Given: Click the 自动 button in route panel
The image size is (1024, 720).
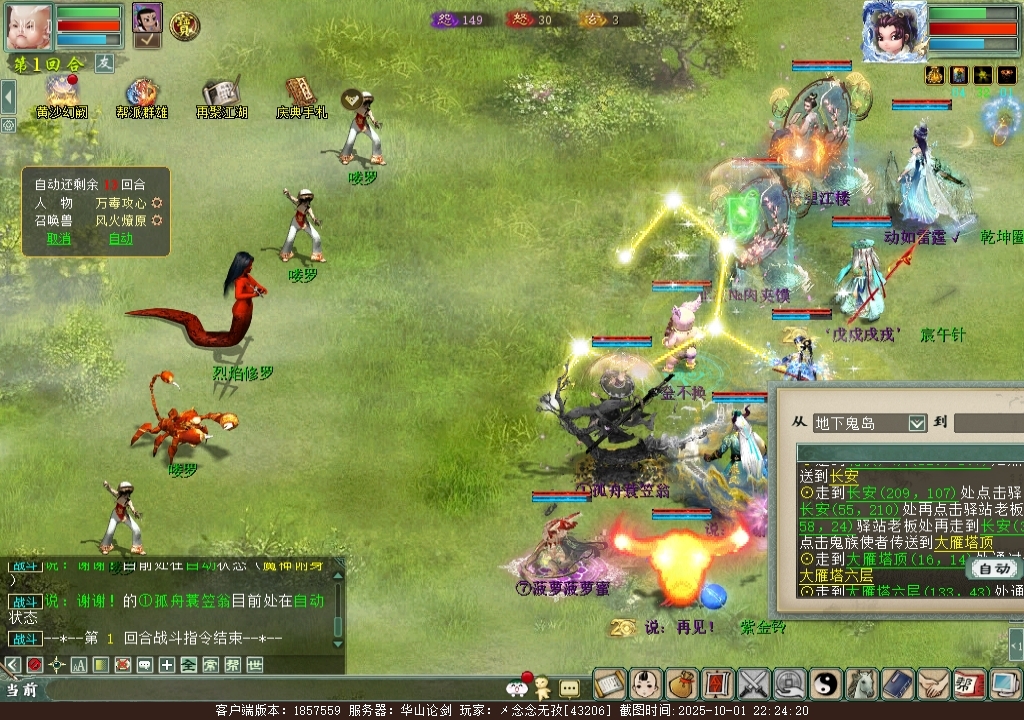Looking at the screenshot, I should (x=994, y=569).
